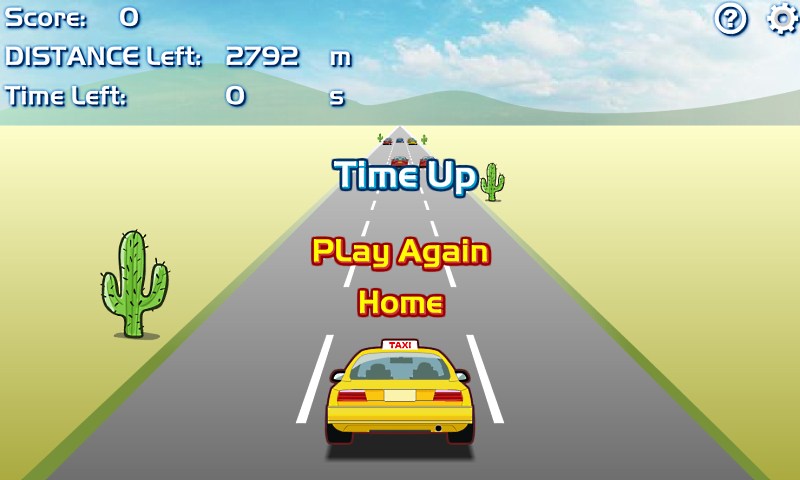Return to the Home menu

[400, 302]
